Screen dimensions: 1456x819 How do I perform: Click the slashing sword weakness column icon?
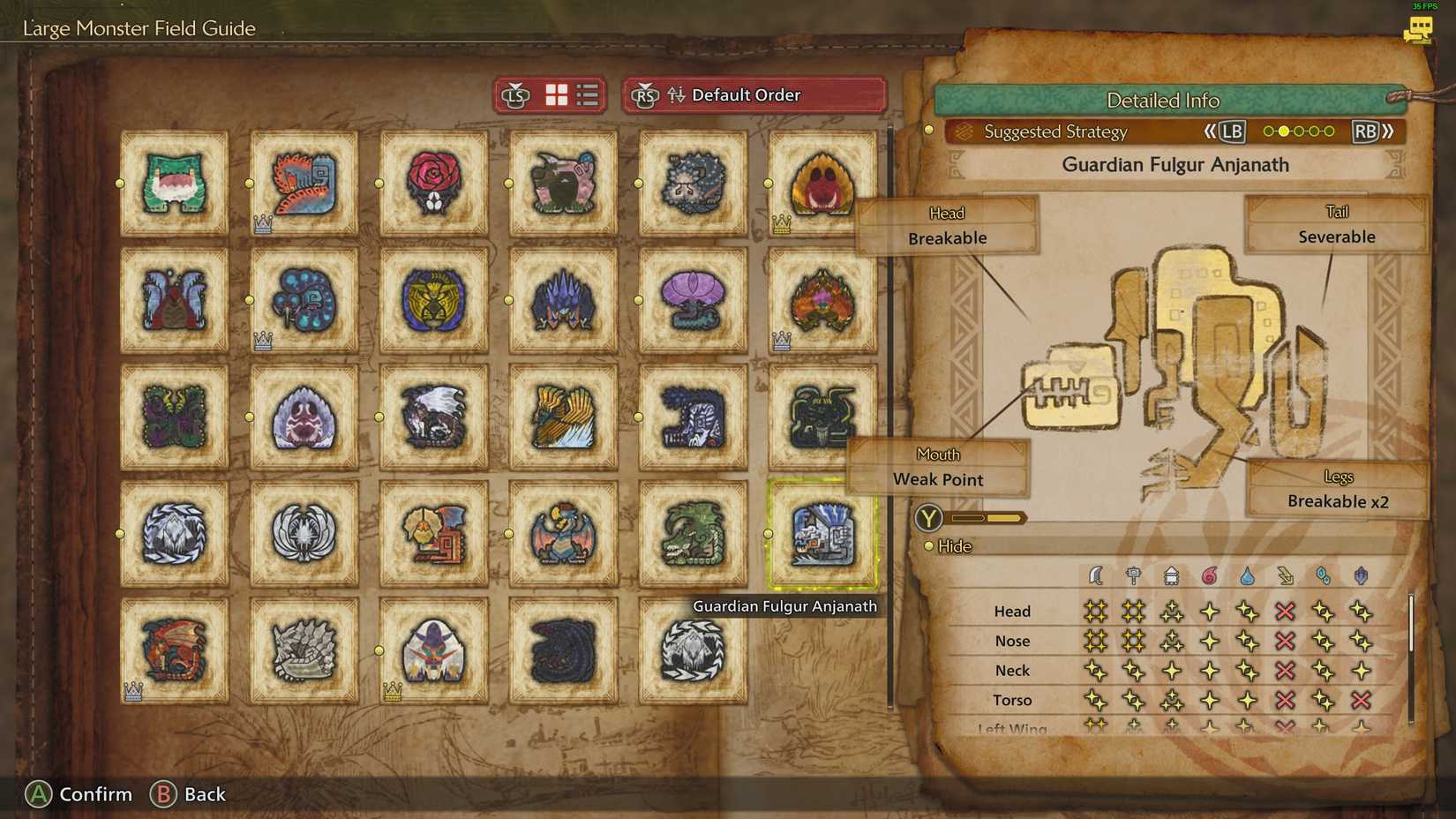(x=1095, y=575)
